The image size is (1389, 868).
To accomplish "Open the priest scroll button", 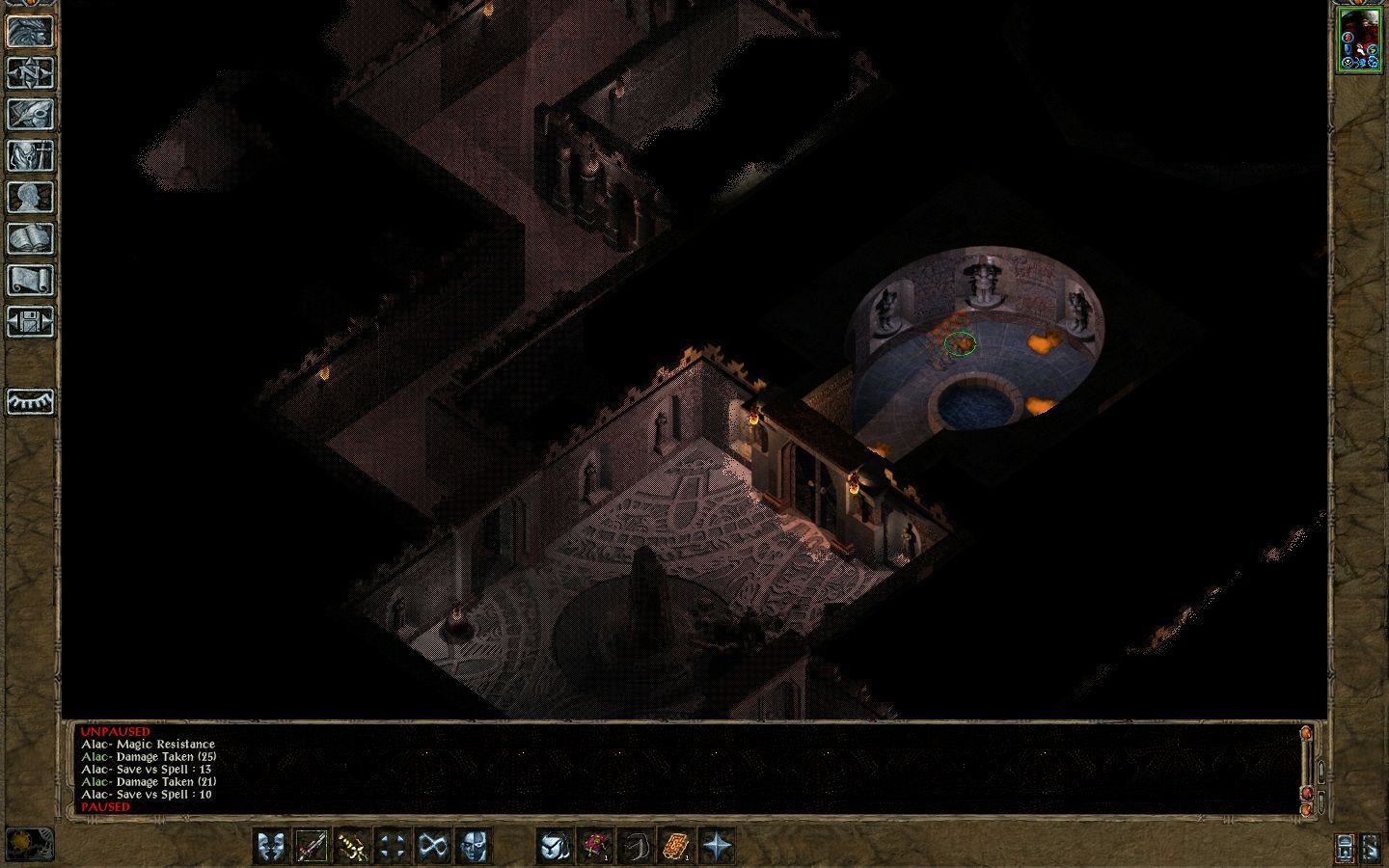I will pyautogui.click(x=30, y=280).
